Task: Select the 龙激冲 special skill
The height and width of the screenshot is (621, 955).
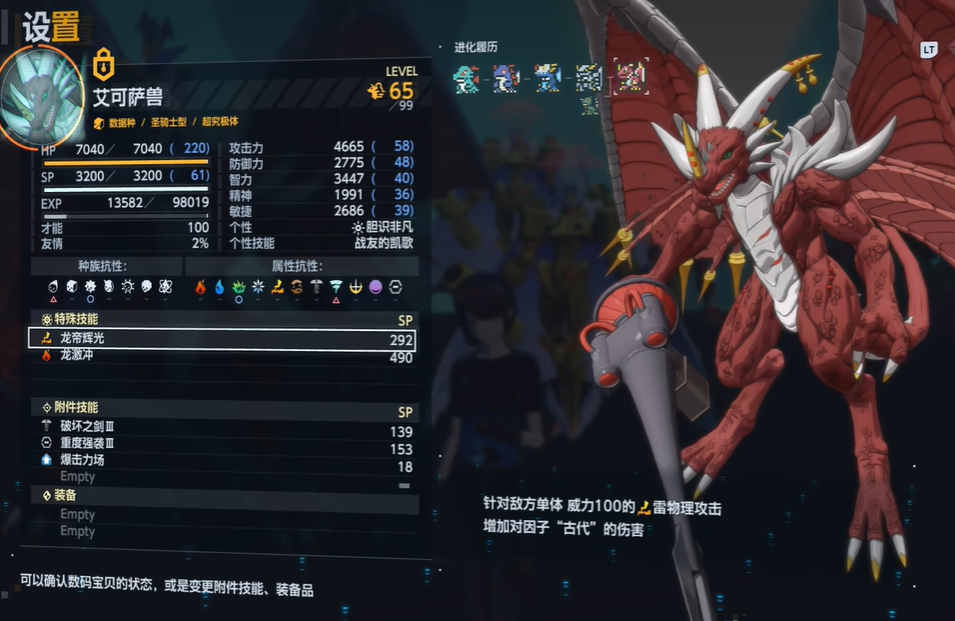Action: coord(222,357)
